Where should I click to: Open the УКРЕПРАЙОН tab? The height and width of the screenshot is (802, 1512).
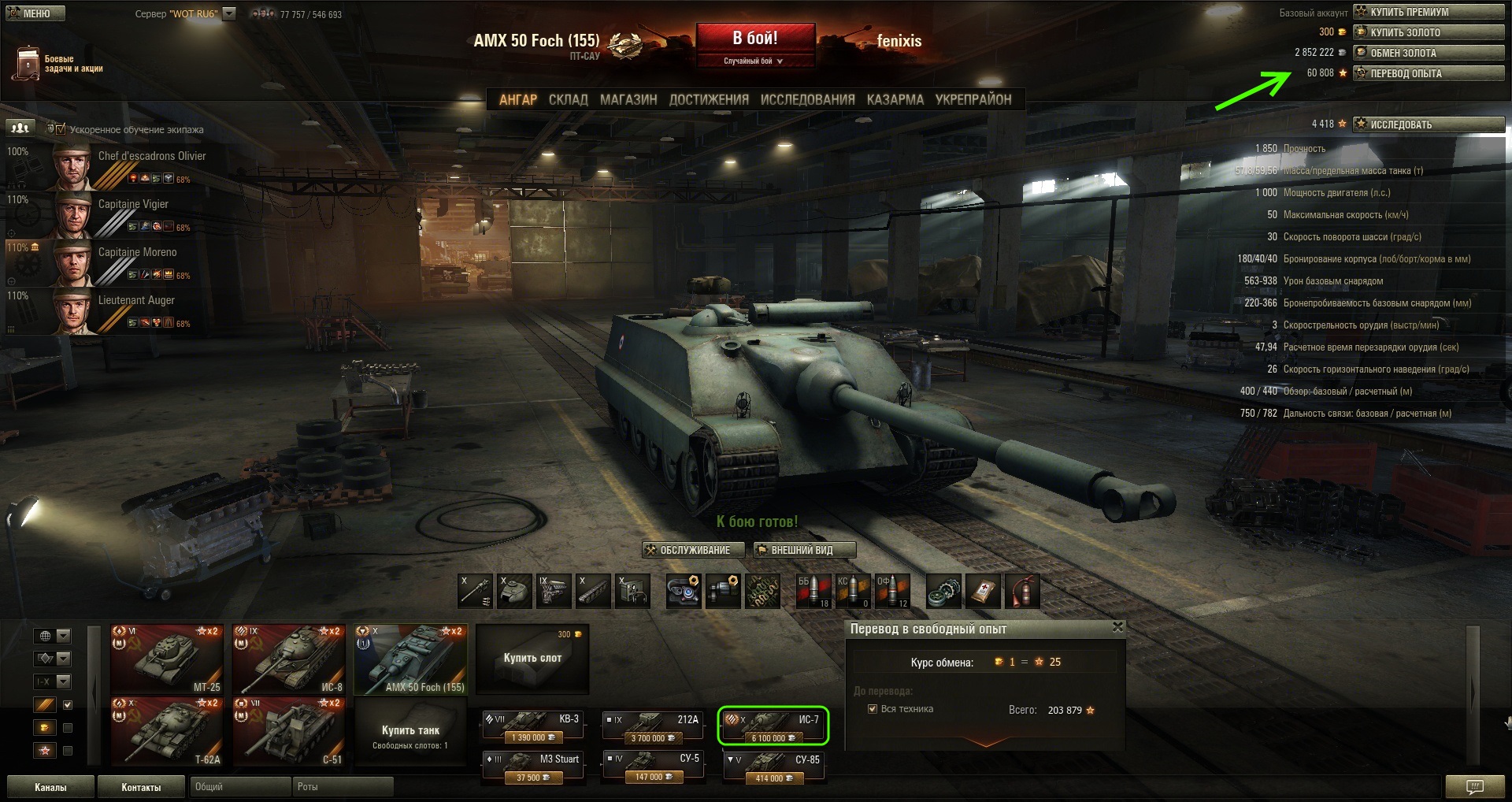click(973, 100)
